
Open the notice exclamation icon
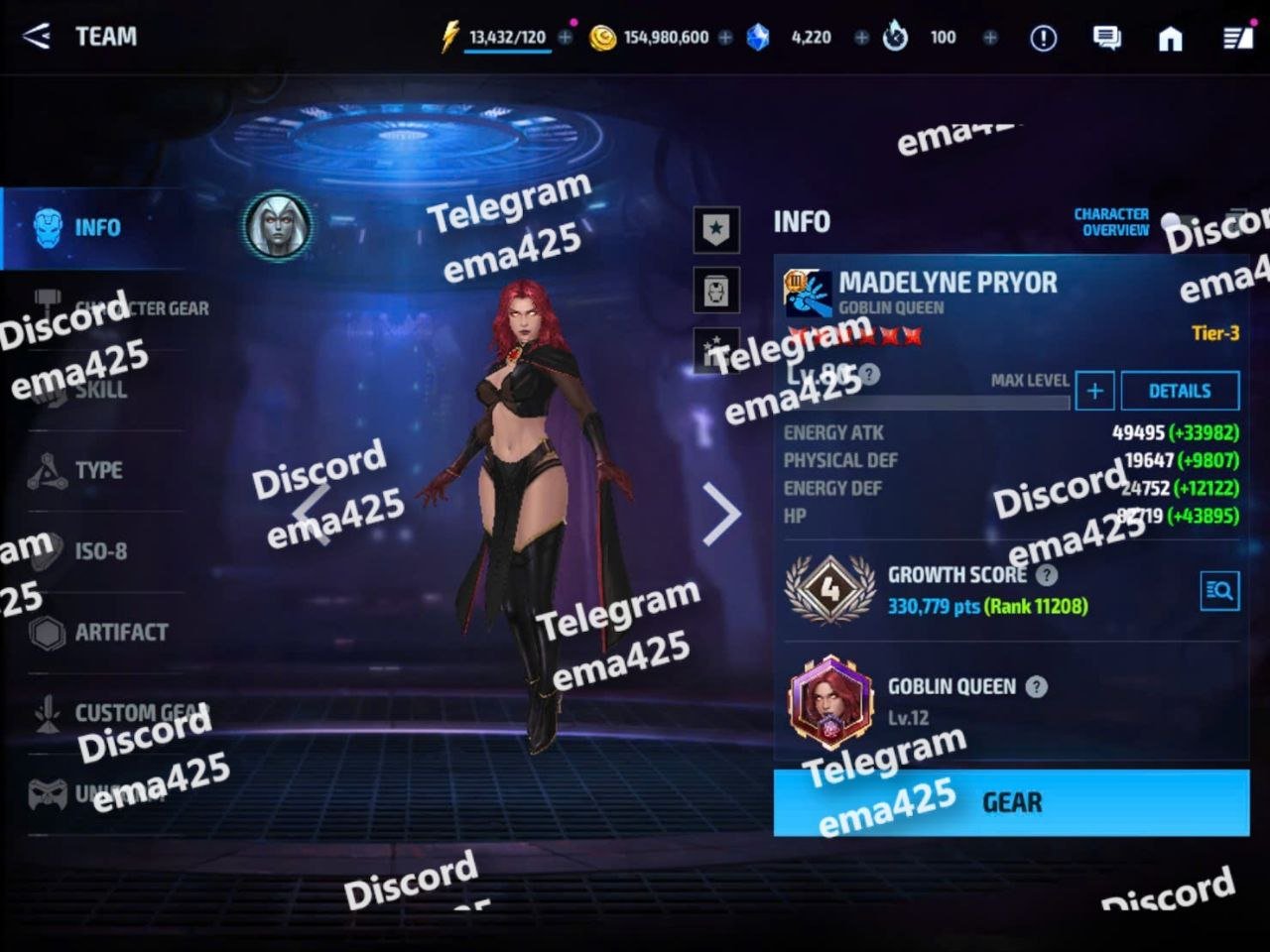[1043, 38]
